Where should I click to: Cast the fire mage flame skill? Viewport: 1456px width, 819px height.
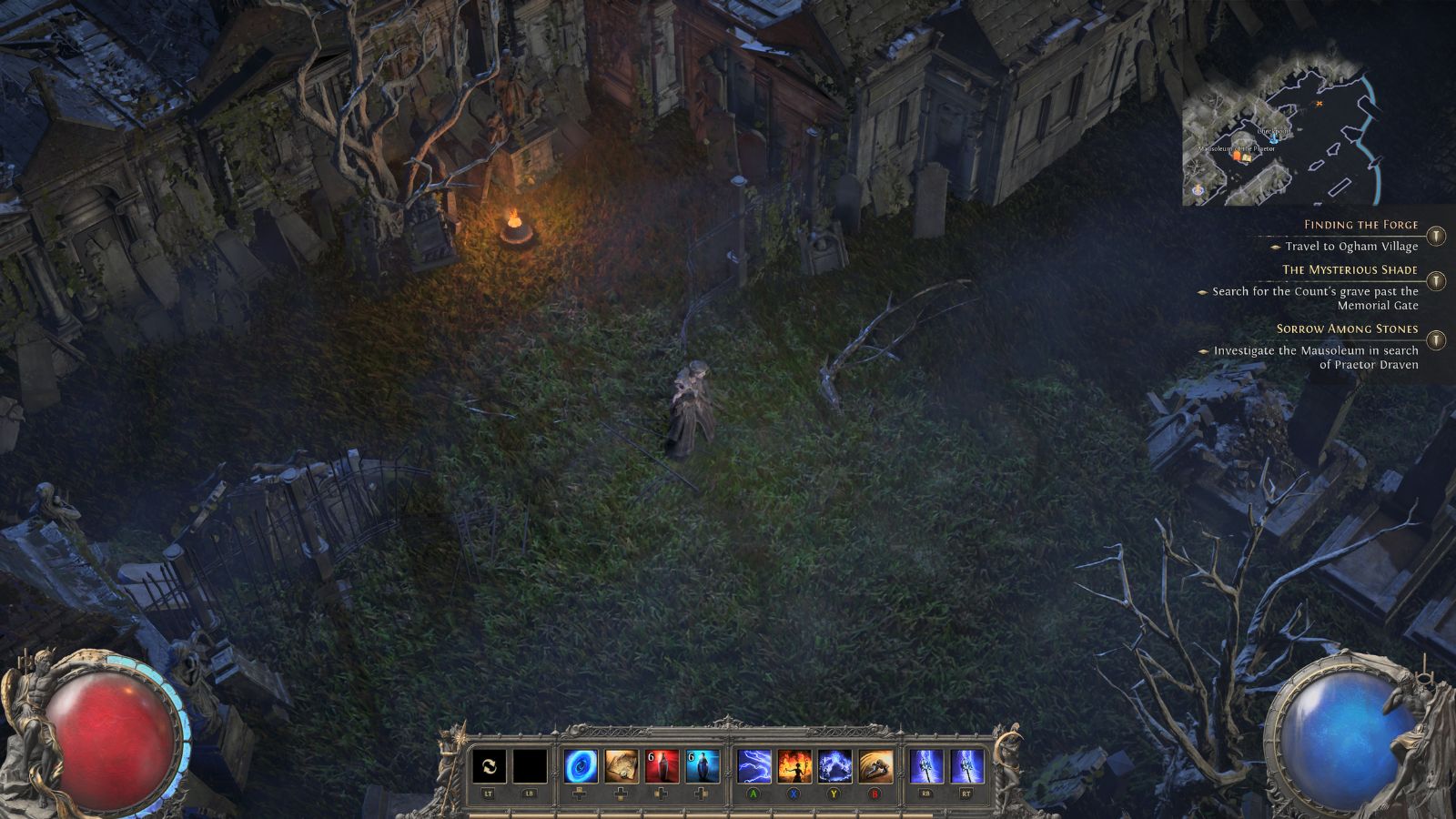(x=794, y=767)
